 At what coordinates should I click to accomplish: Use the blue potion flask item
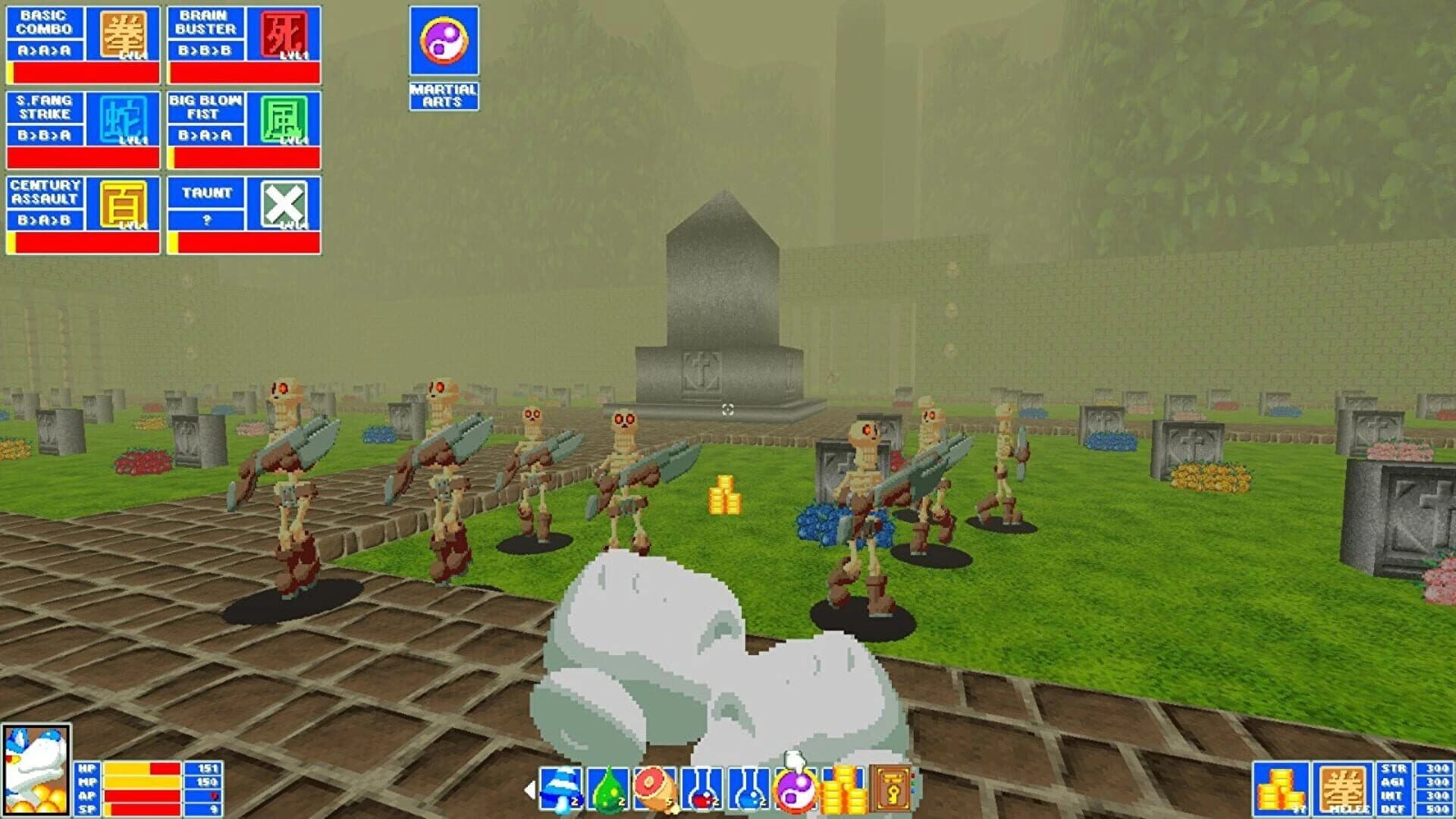click(x=749, y=789)
